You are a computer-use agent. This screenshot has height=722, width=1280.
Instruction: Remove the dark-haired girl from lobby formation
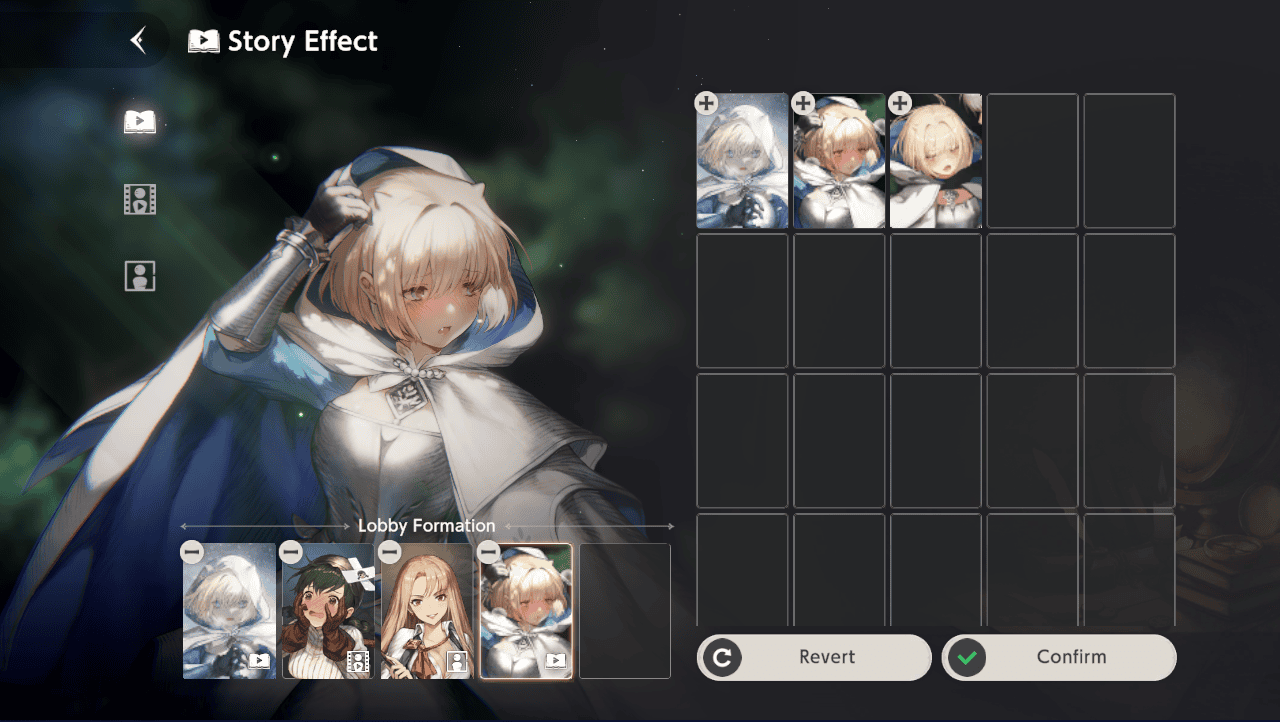click(x=291, y=552)
